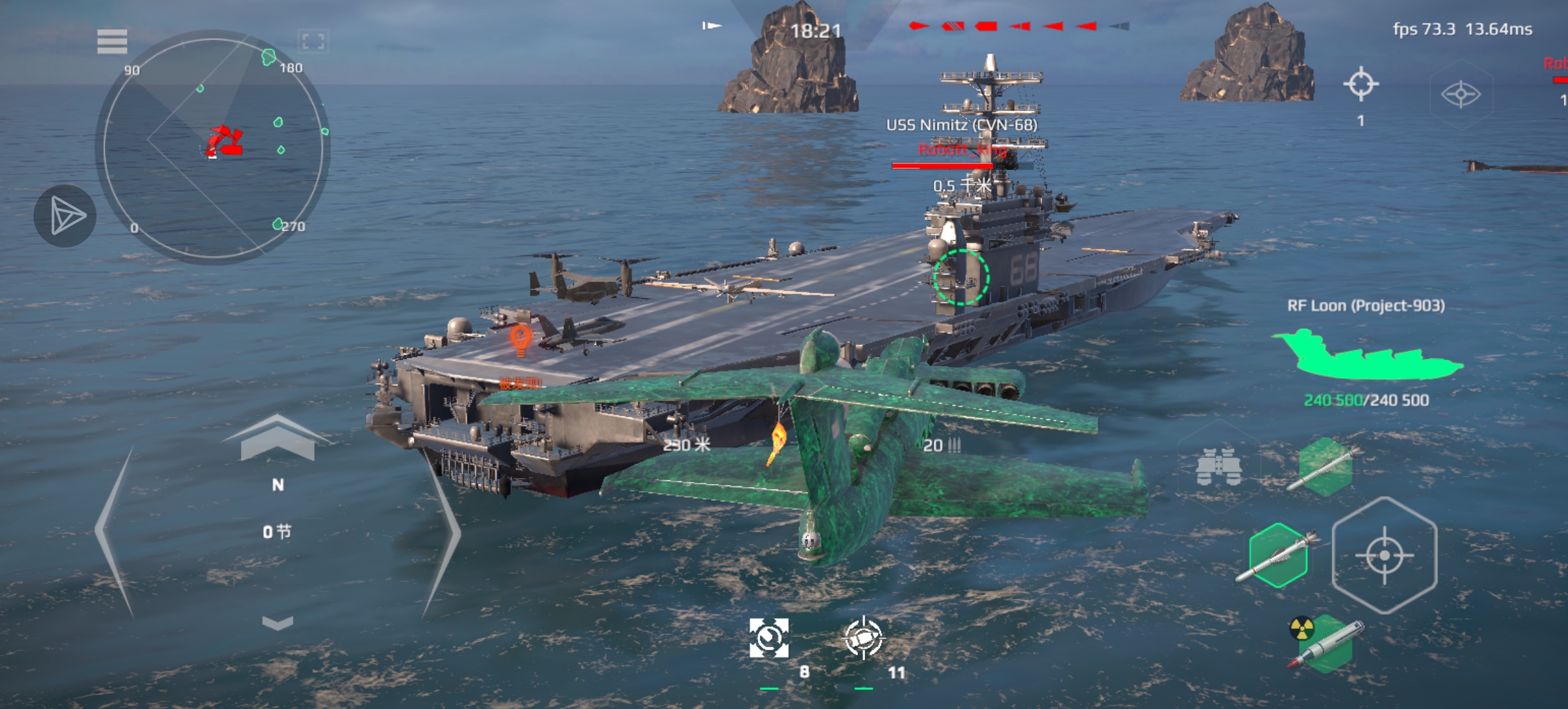Decrease throttle with the down chevron
This screenshot has width=1568, height=709.
(277, 622)
